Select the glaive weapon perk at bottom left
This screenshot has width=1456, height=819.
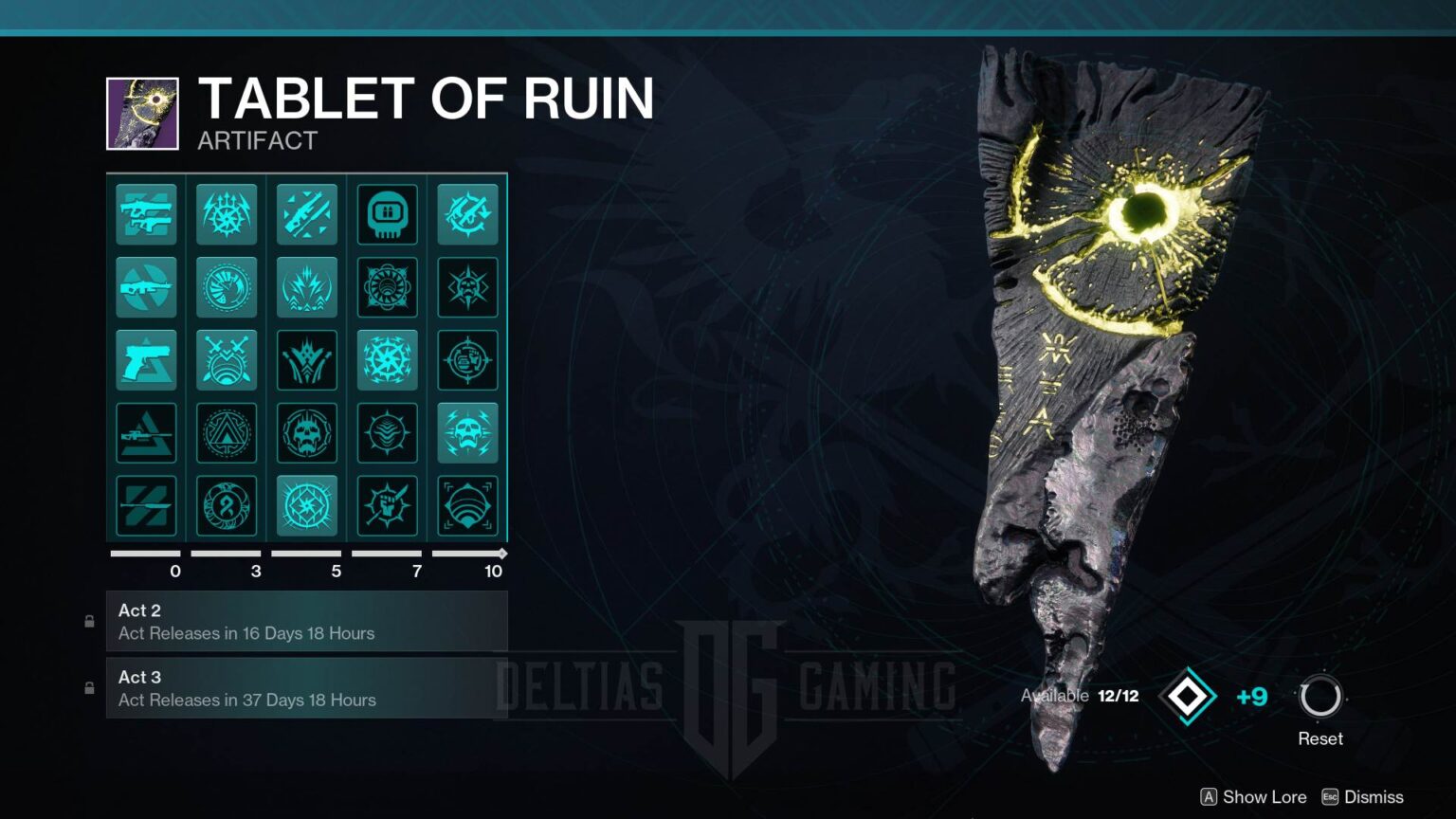[146, 506]
